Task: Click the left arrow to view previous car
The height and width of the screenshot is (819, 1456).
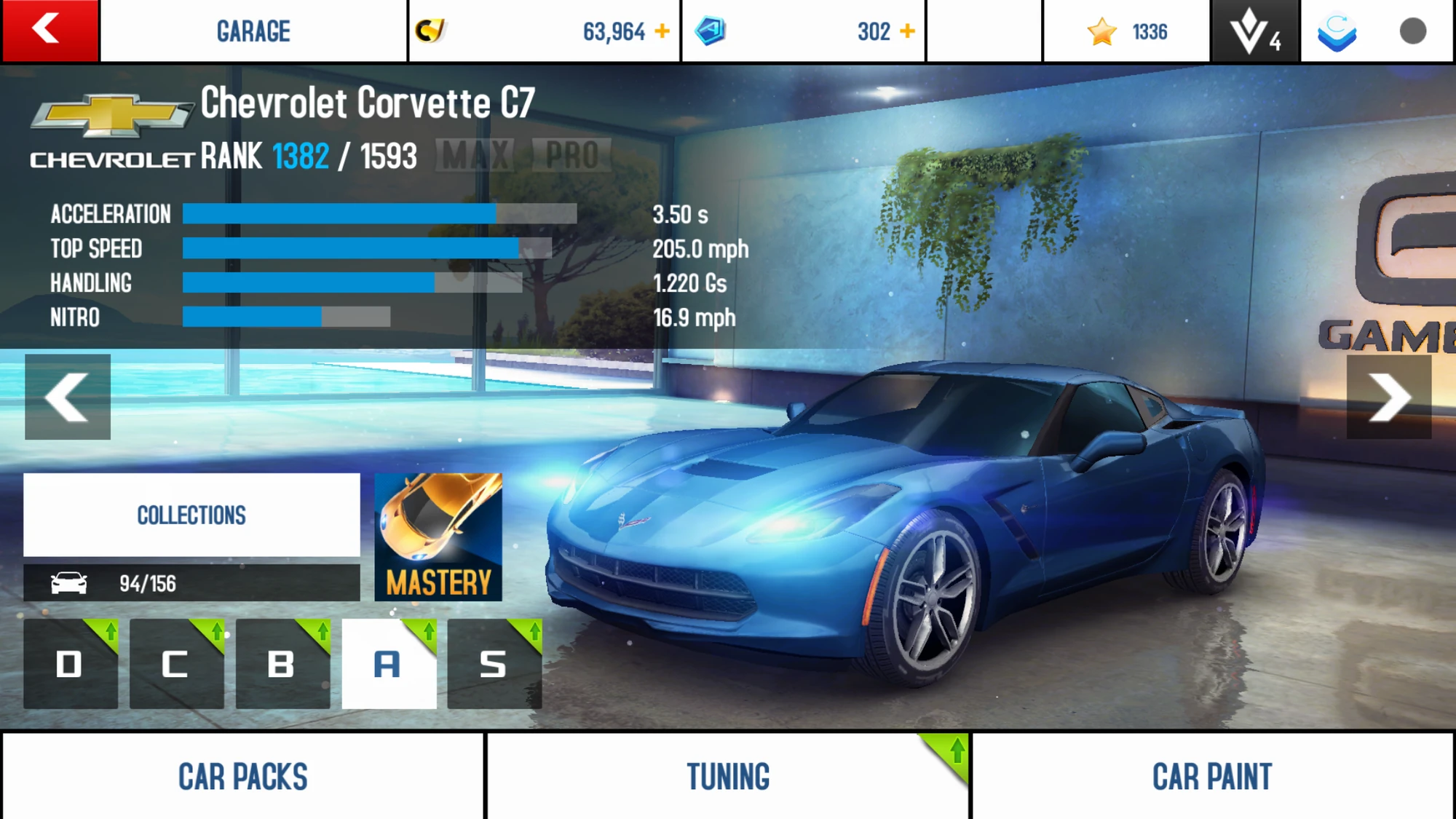Action: (67, 397)
